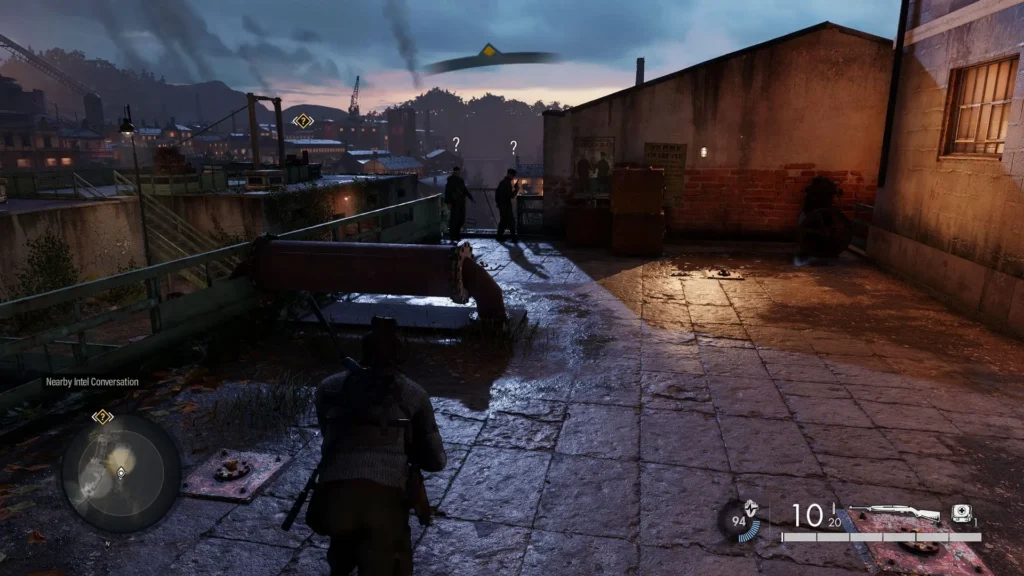The width and height of the screenshot is (1024, 576).
Task: Click the intel marker above the minimap
Action: (102, 416)
